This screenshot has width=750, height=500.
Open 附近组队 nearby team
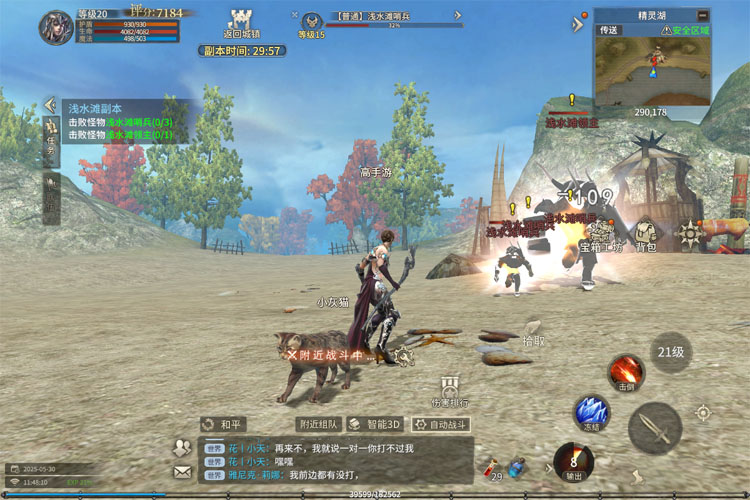(x=318, y=424)
